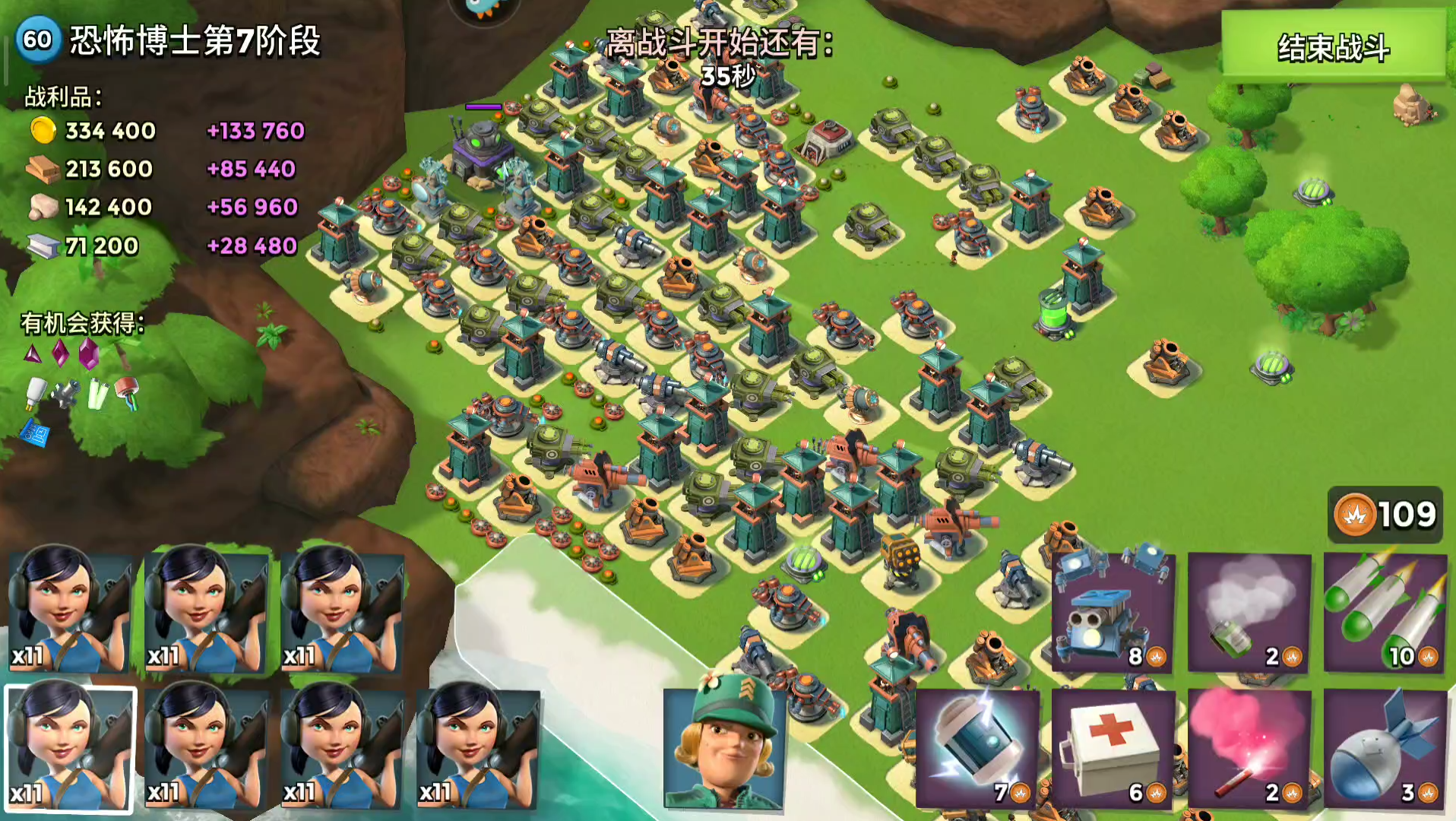End the battle with the green button
The image size is (1456, 821).
(1333, 47)
